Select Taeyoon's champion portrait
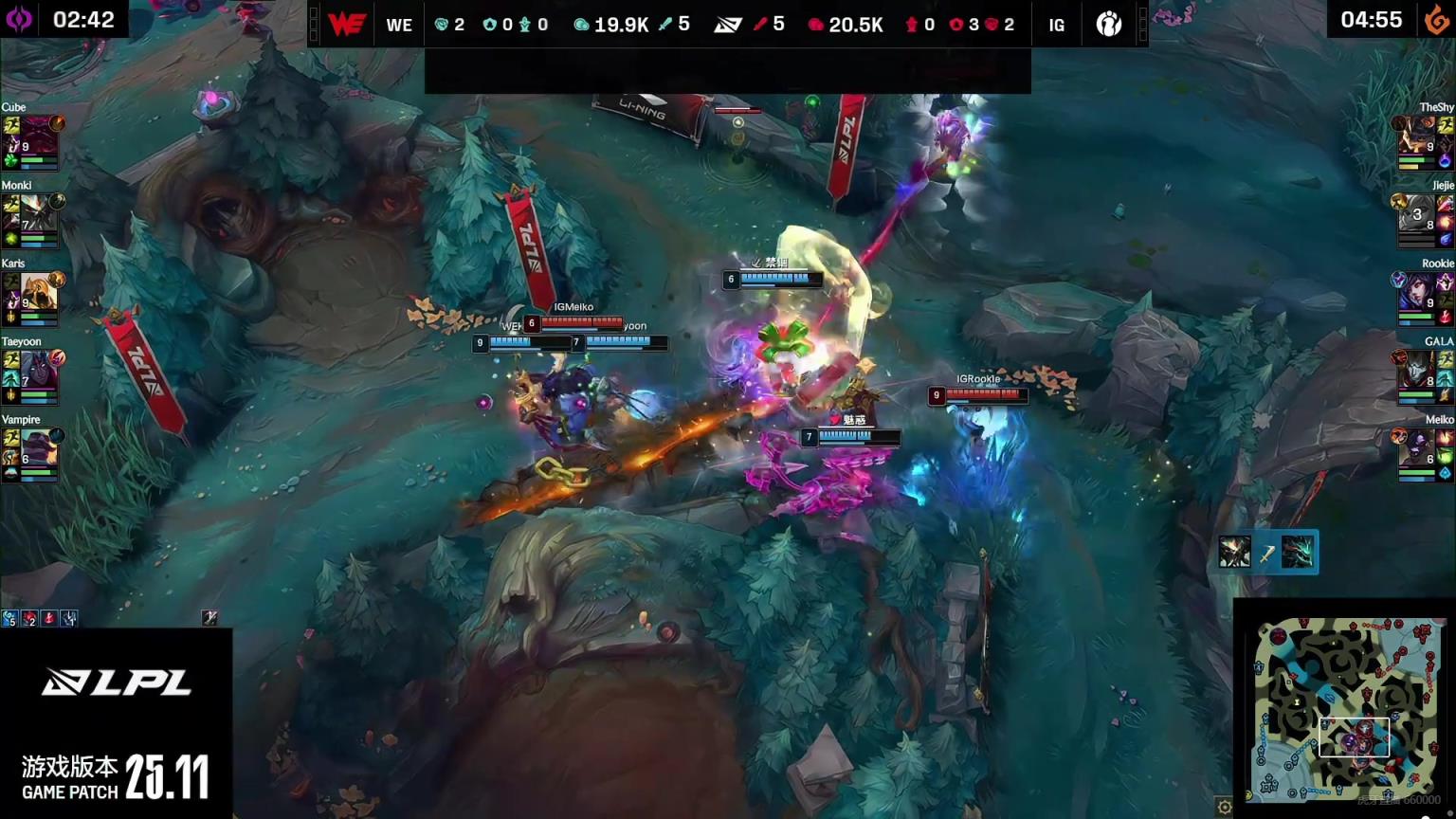Screen dimensions: 1456x819 tap(38, 370)
